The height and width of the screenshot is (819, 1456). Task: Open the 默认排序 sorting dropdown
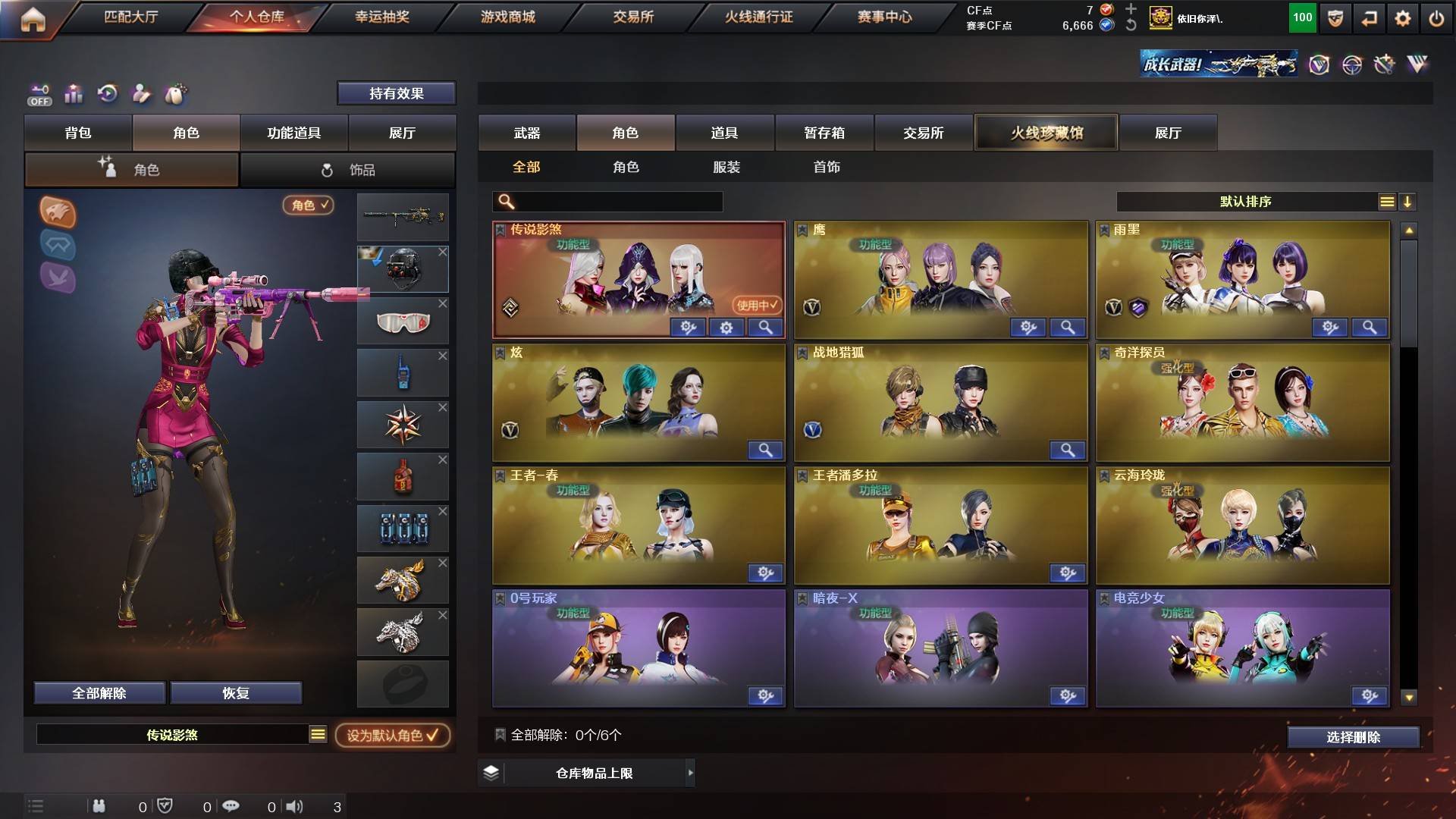(1244, 201)
